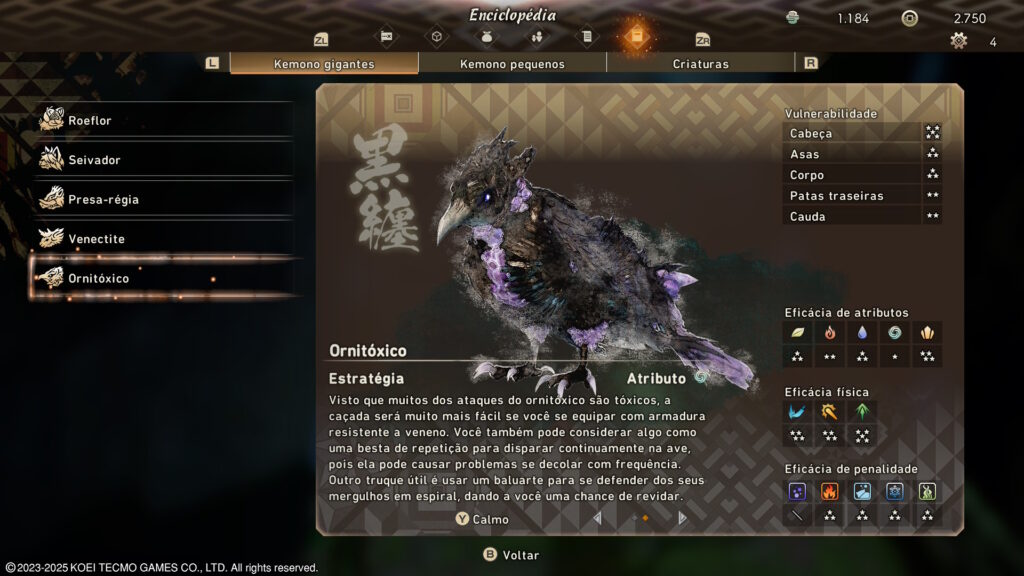Open the Criaturas tab
The height and width of the screenshot is (576, 1024).
pyautogui.click(x=700, y=64)
